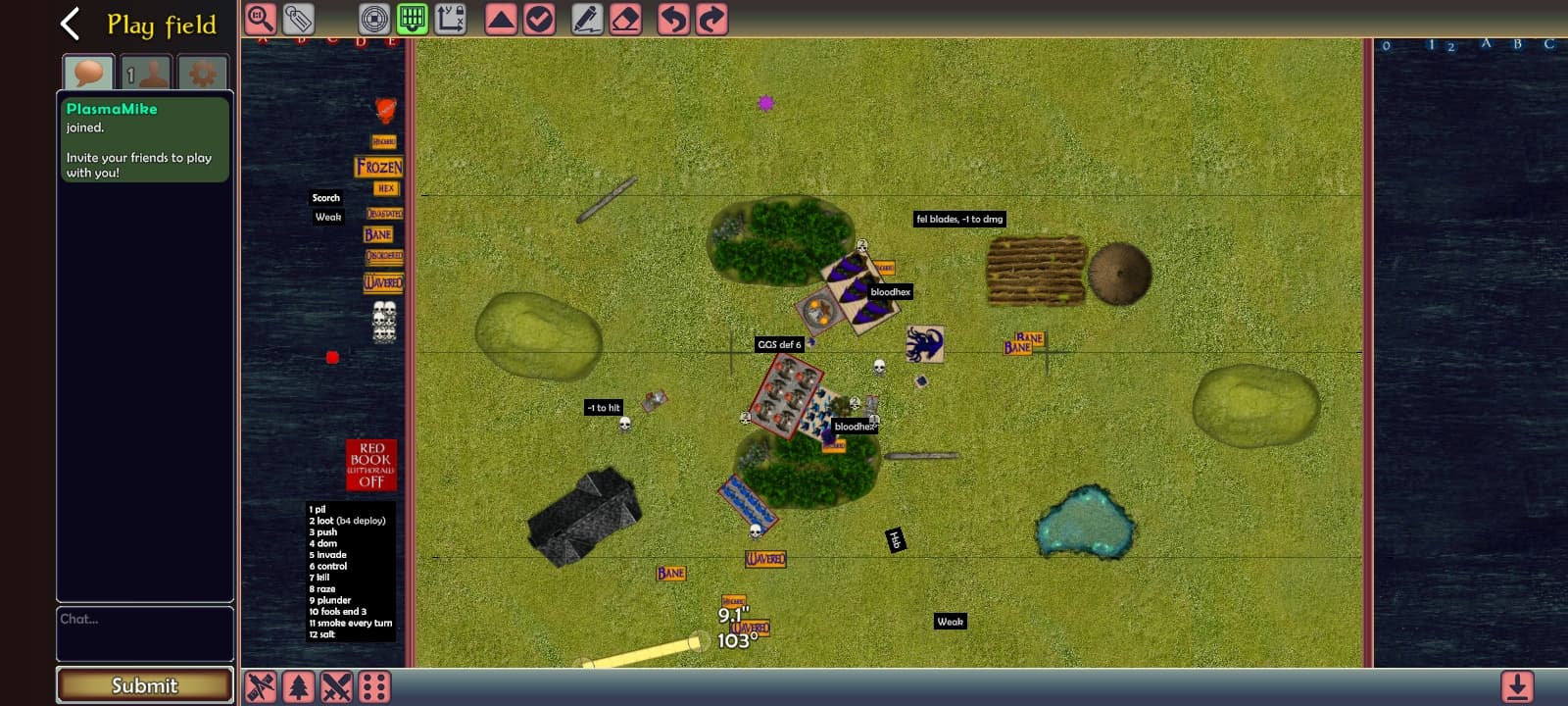Select the eraser tool
Viewport: 1568px width, 706px height.
click(625, 19)
